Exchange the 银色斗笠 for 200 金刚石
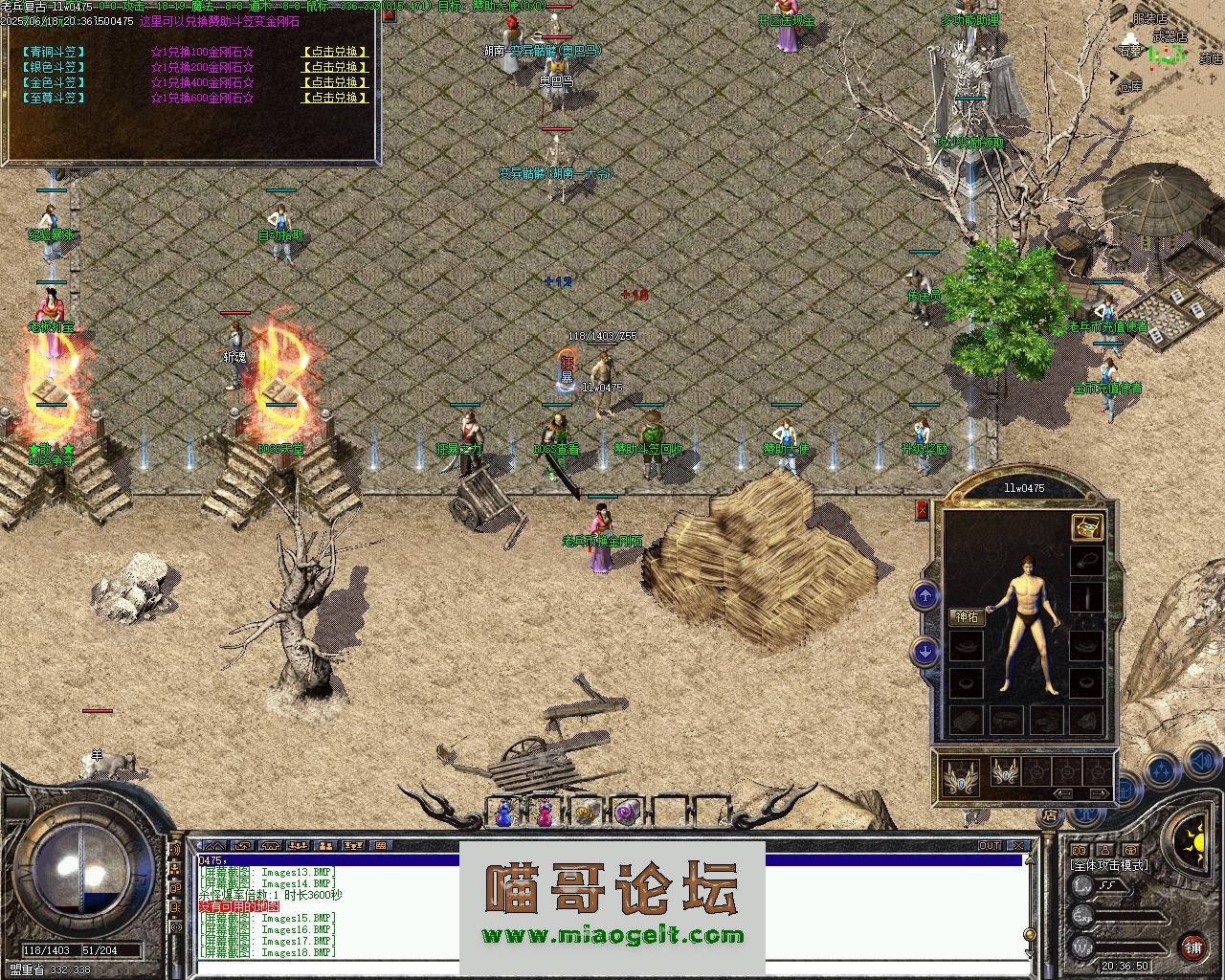 tap(334, 67)
